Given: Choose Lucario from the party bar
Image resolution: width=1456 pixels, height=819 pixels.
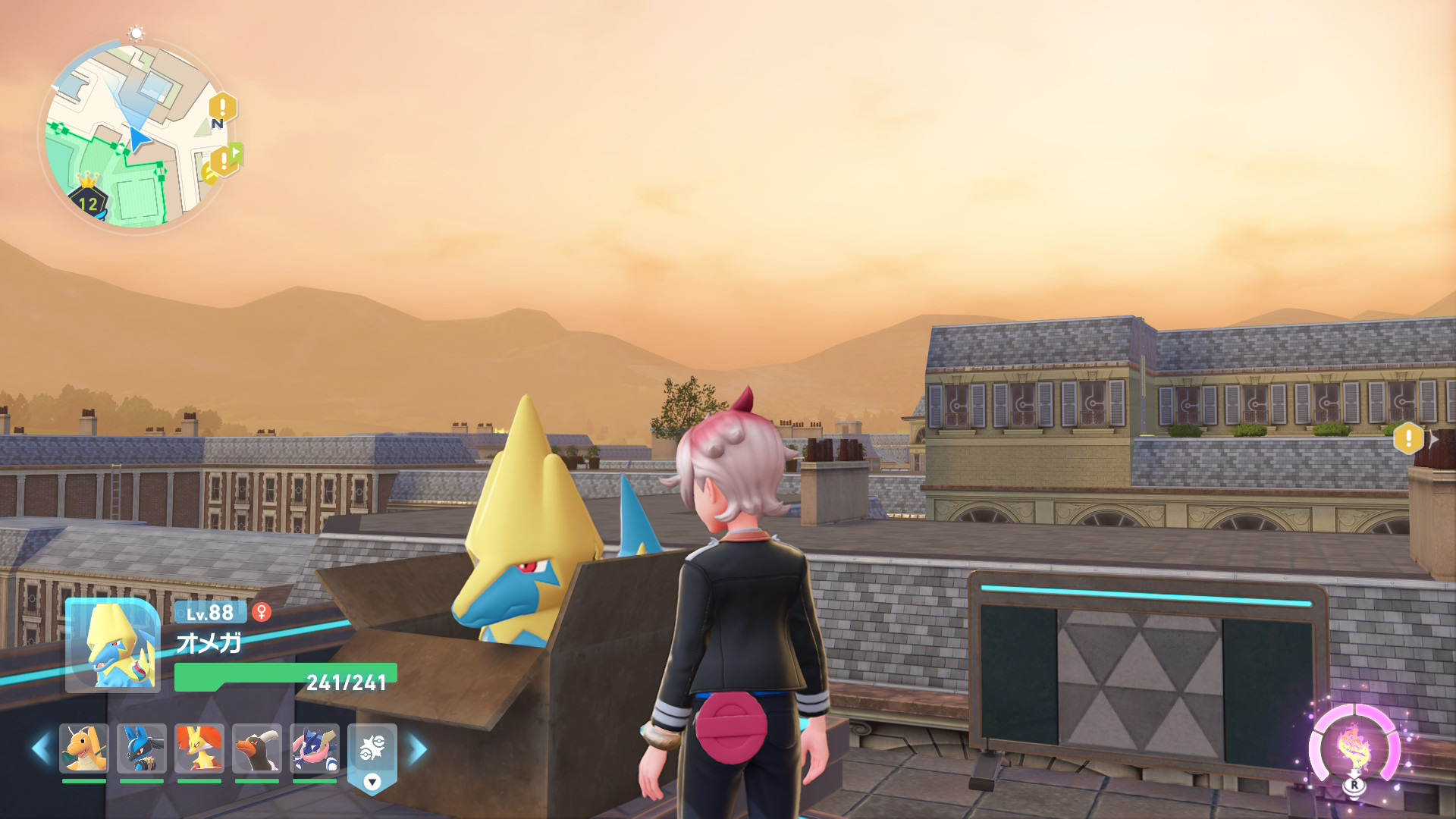Looking at the screenshot, I should 142,748.
